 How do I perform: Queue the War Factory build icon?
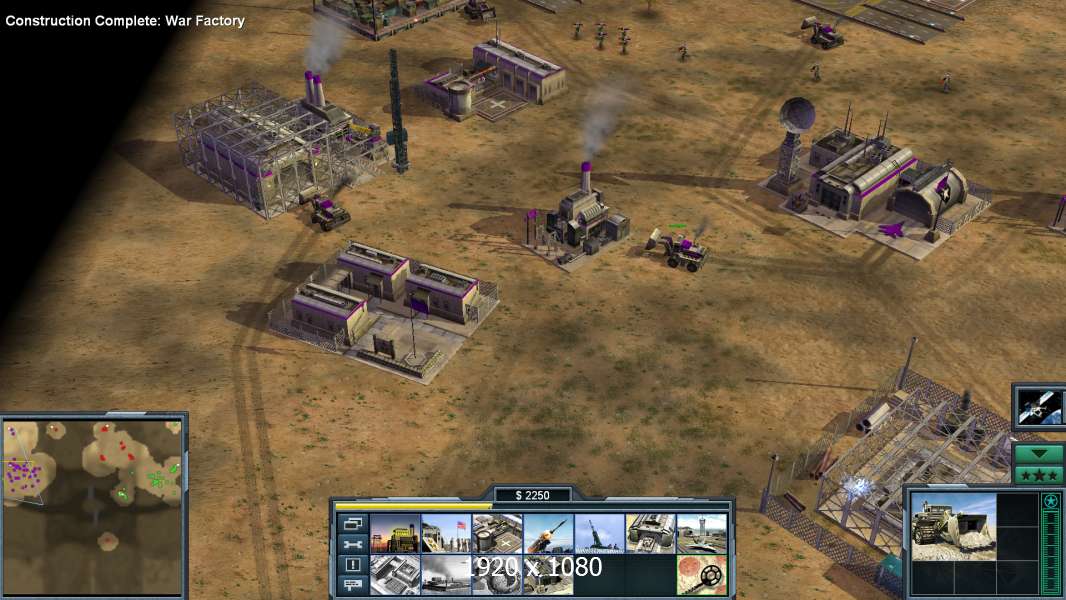click(x=650, y=534)
